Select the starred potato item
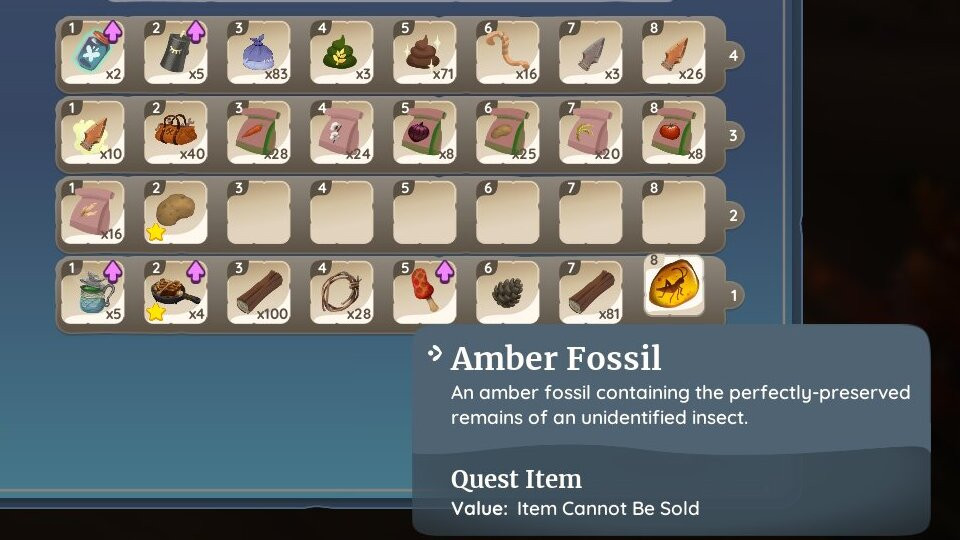Image resolution: width=960 pixels, height=540 pixels. point(176,212)
